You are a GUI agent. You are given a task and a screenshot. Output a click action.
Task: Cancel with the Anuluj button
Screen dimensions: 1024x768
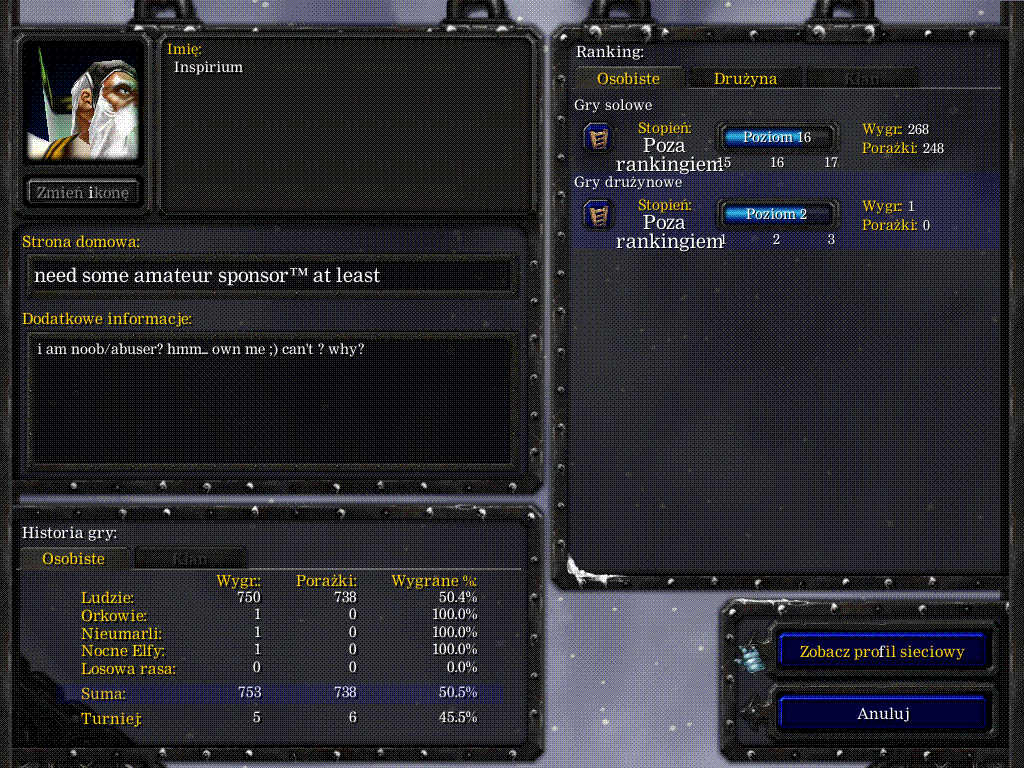[x=881, y=714]
